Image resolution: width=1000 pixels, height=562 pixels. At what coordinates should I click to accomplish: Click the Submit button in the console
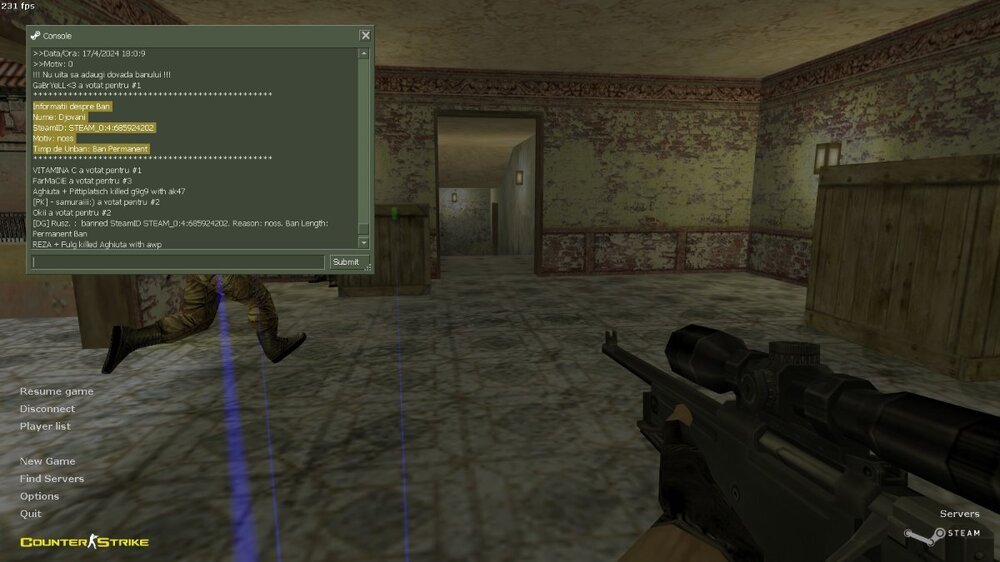tap(346, 262)
